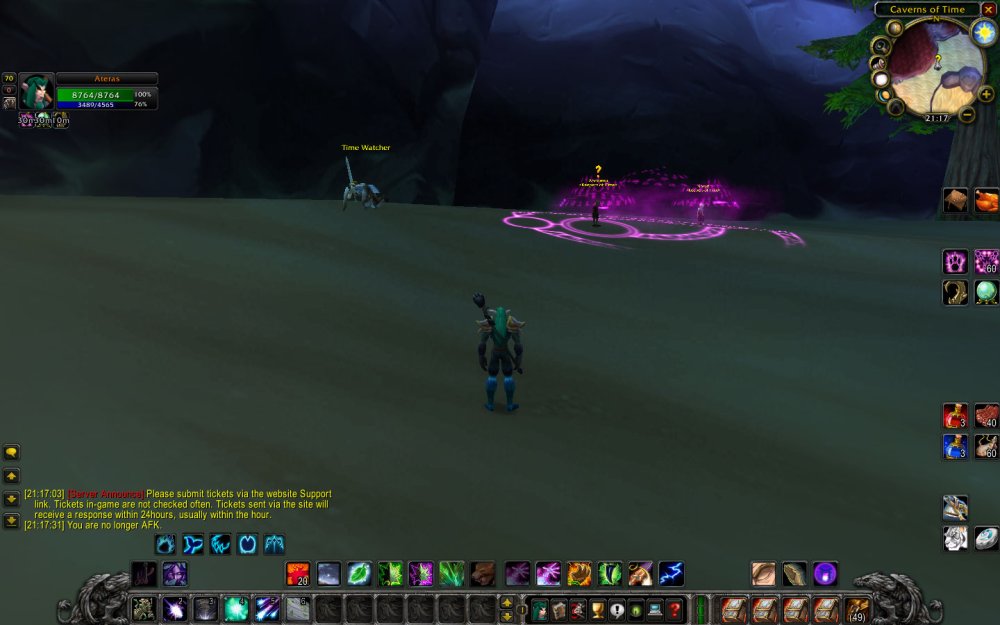This screenshot has width=1000, height=625.
Task: Activate the green crystal orb ability
Action: (x=987, y=292)
